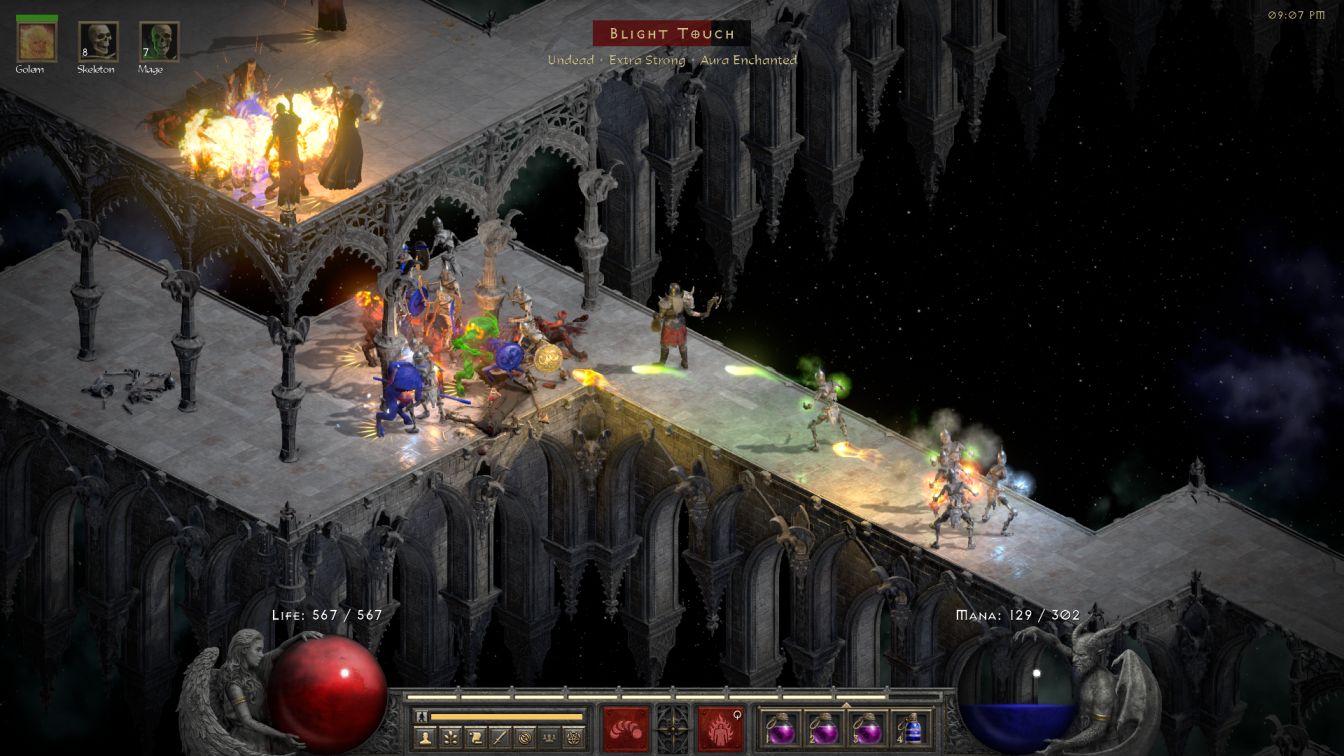Choose the right-click flaming figure skill
Image resolution: width=1344 pixels, height=756 pixels.
[x=720, y=728]
